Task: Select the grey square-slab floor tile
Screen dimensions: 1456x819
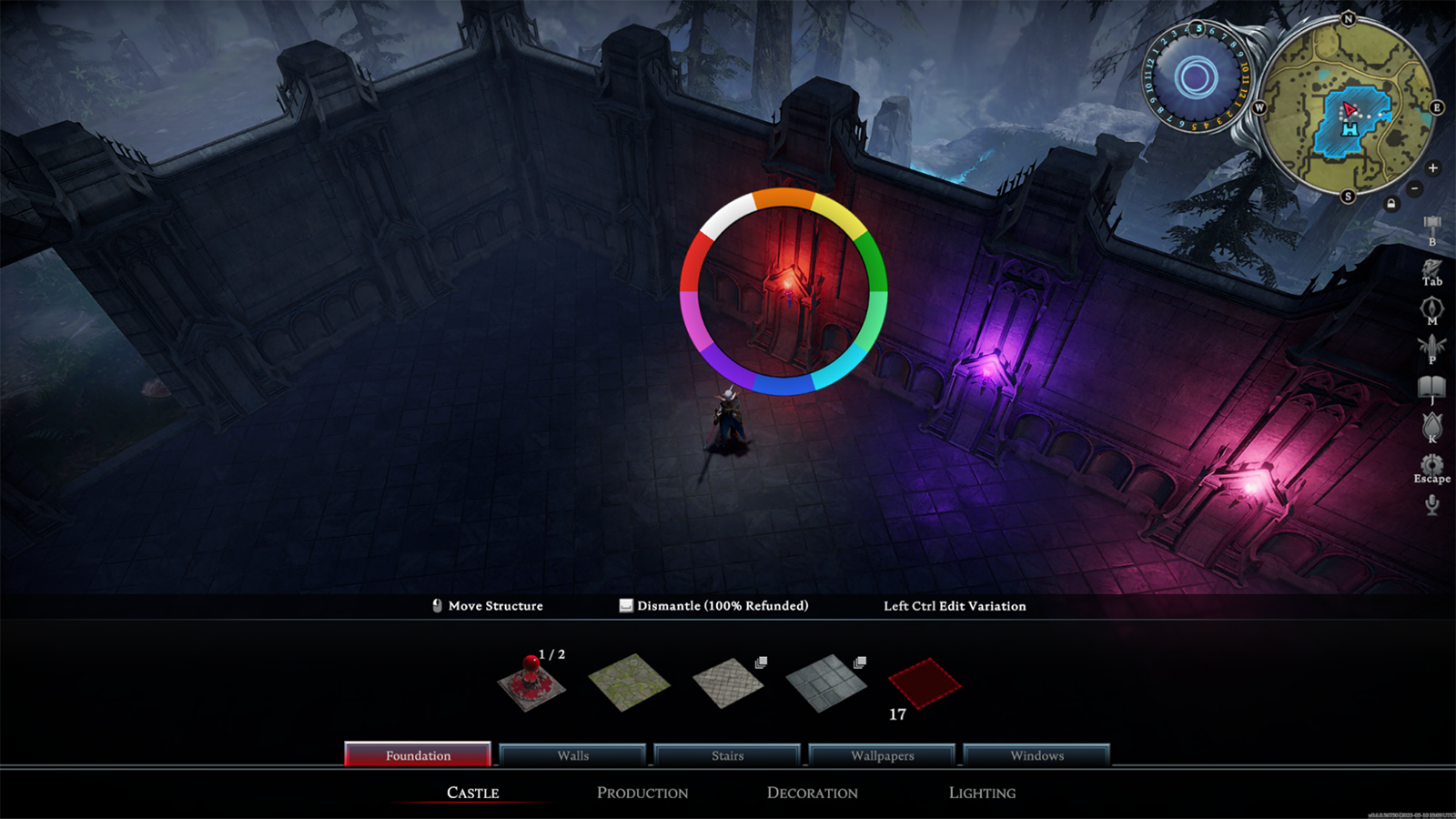Action: [825, 682]
